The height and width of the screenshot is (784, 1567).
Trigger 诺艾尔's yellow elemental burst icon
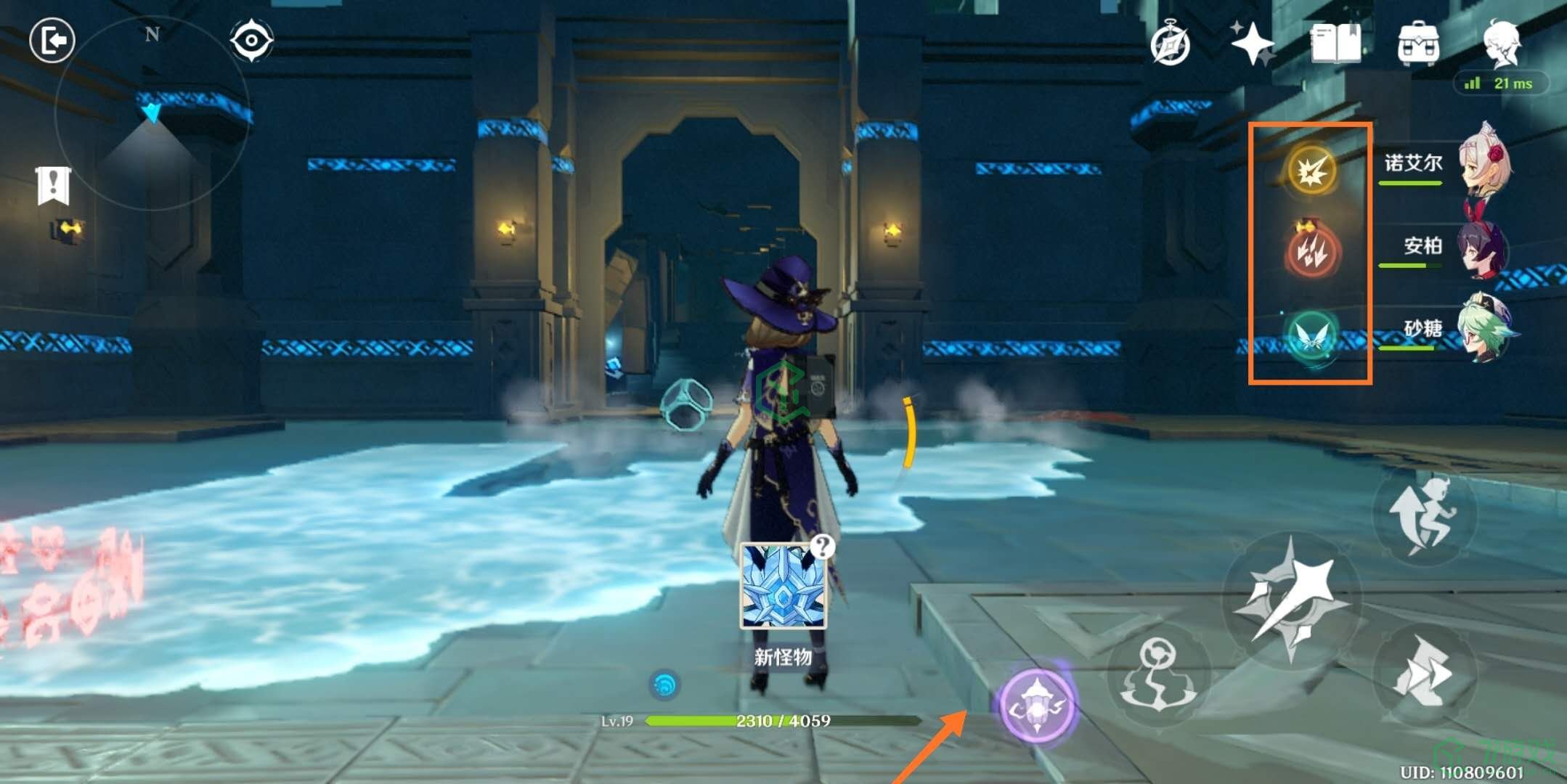click(x=1311, y=171)
